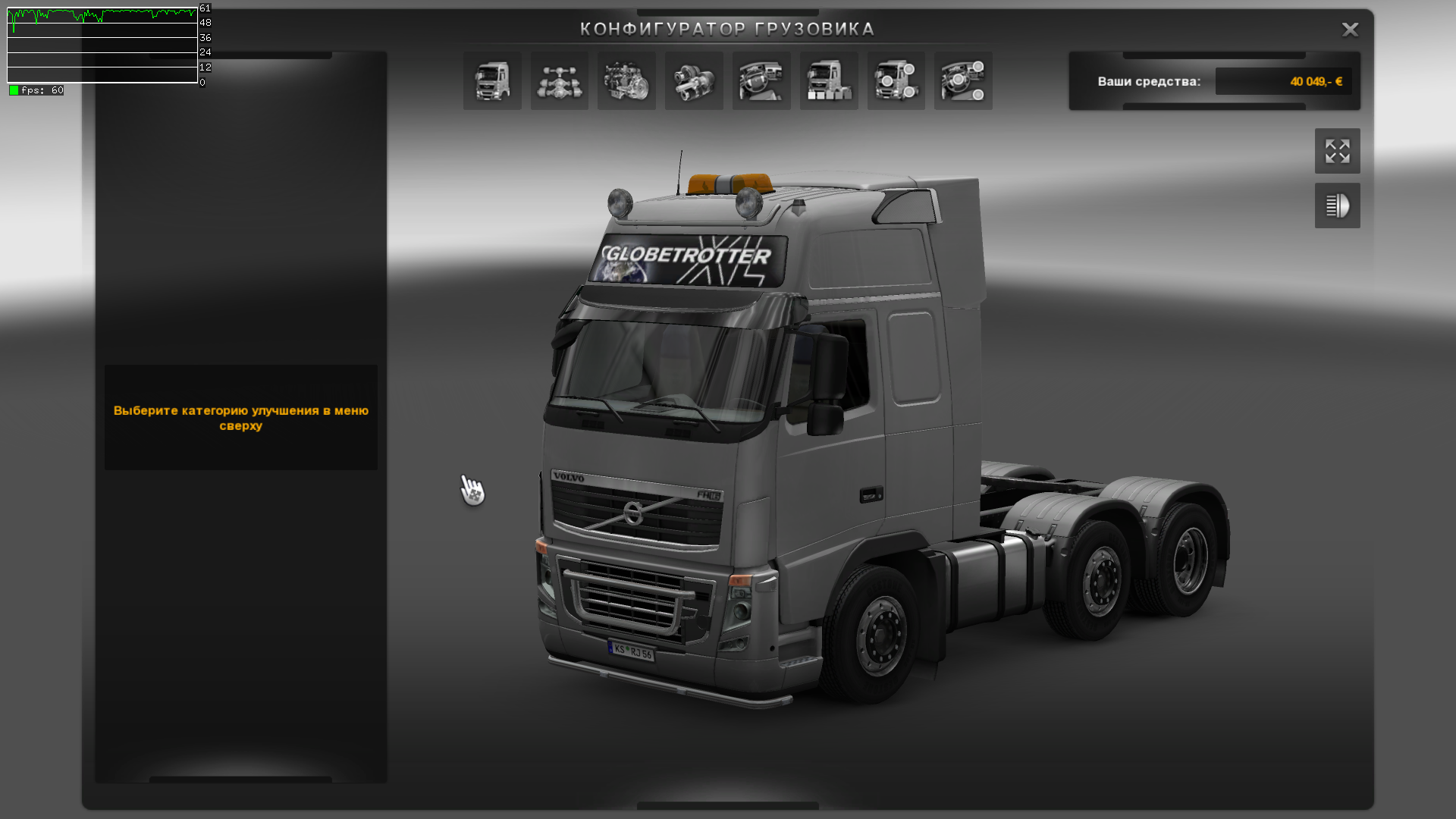Open the truck paint job category
Image resolution: width=1456 pixels, height=819 pixels.
tap(829, 81)
